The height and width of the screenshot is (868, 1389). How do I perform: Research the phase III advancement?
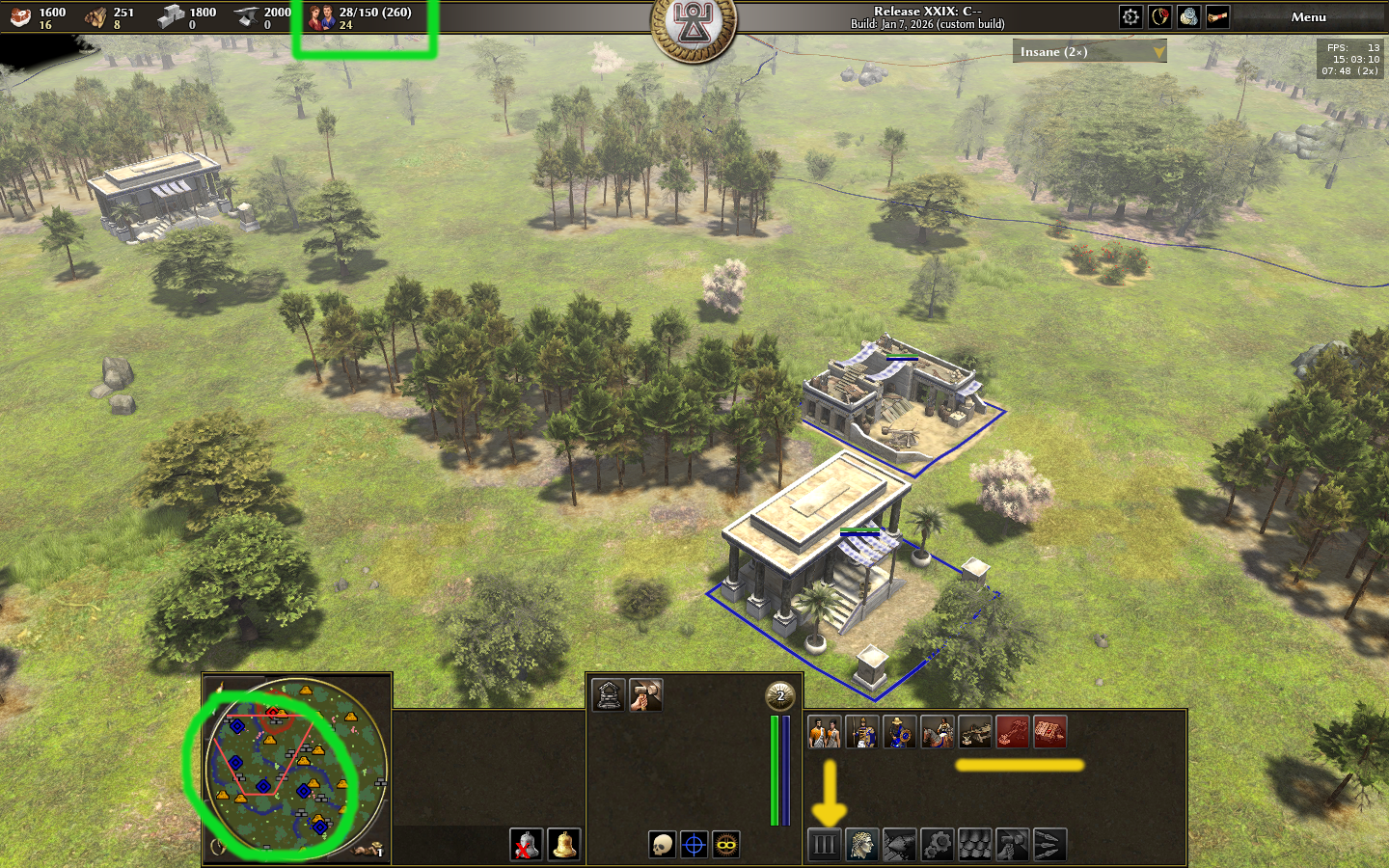tap(824, 845)
